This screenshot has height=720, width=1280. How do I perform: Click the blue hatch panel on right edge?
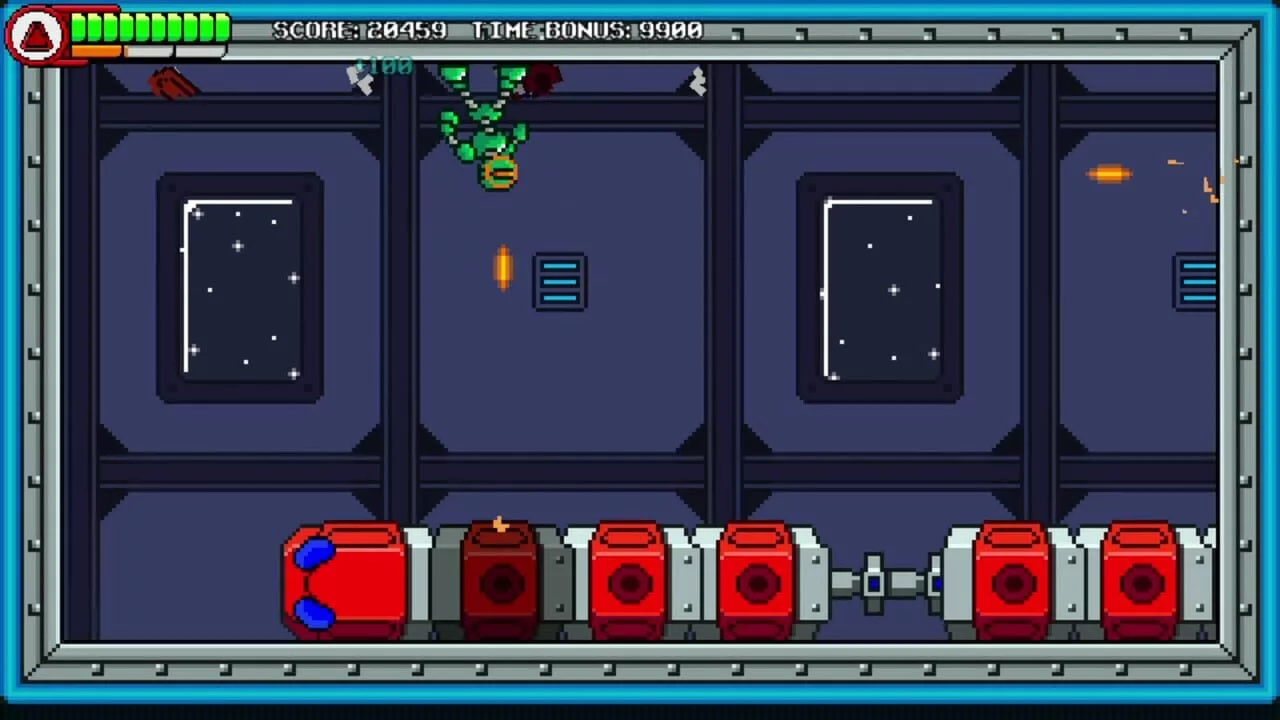(1197, 283)
